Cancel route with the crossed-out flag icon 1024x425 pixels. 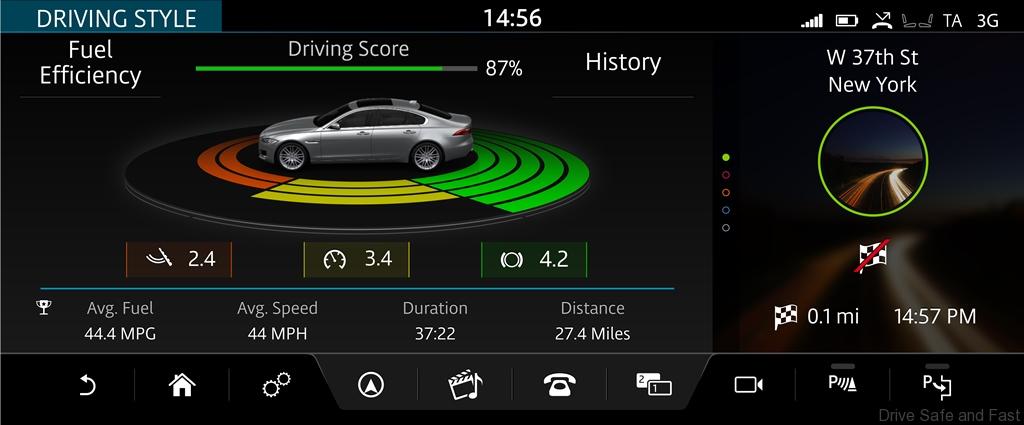872,257
